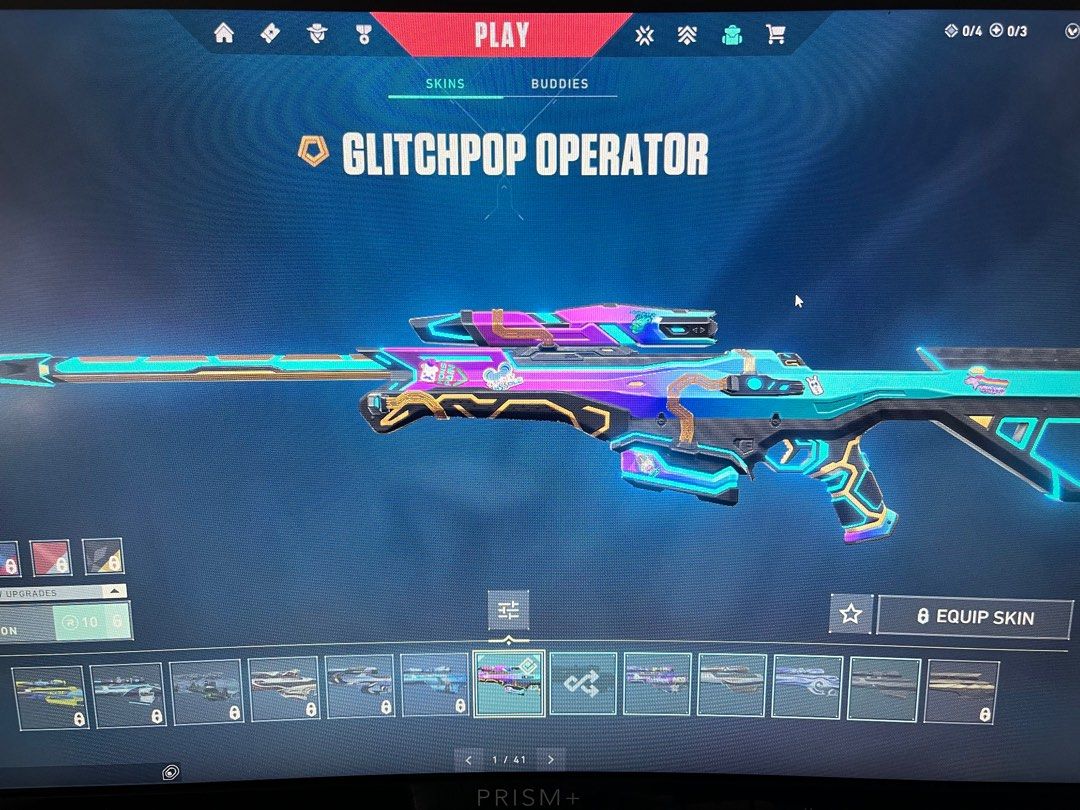This screenshot has height=810, width=1080.
Task: Open the Career medal icon
Action: tap(364, 35)
